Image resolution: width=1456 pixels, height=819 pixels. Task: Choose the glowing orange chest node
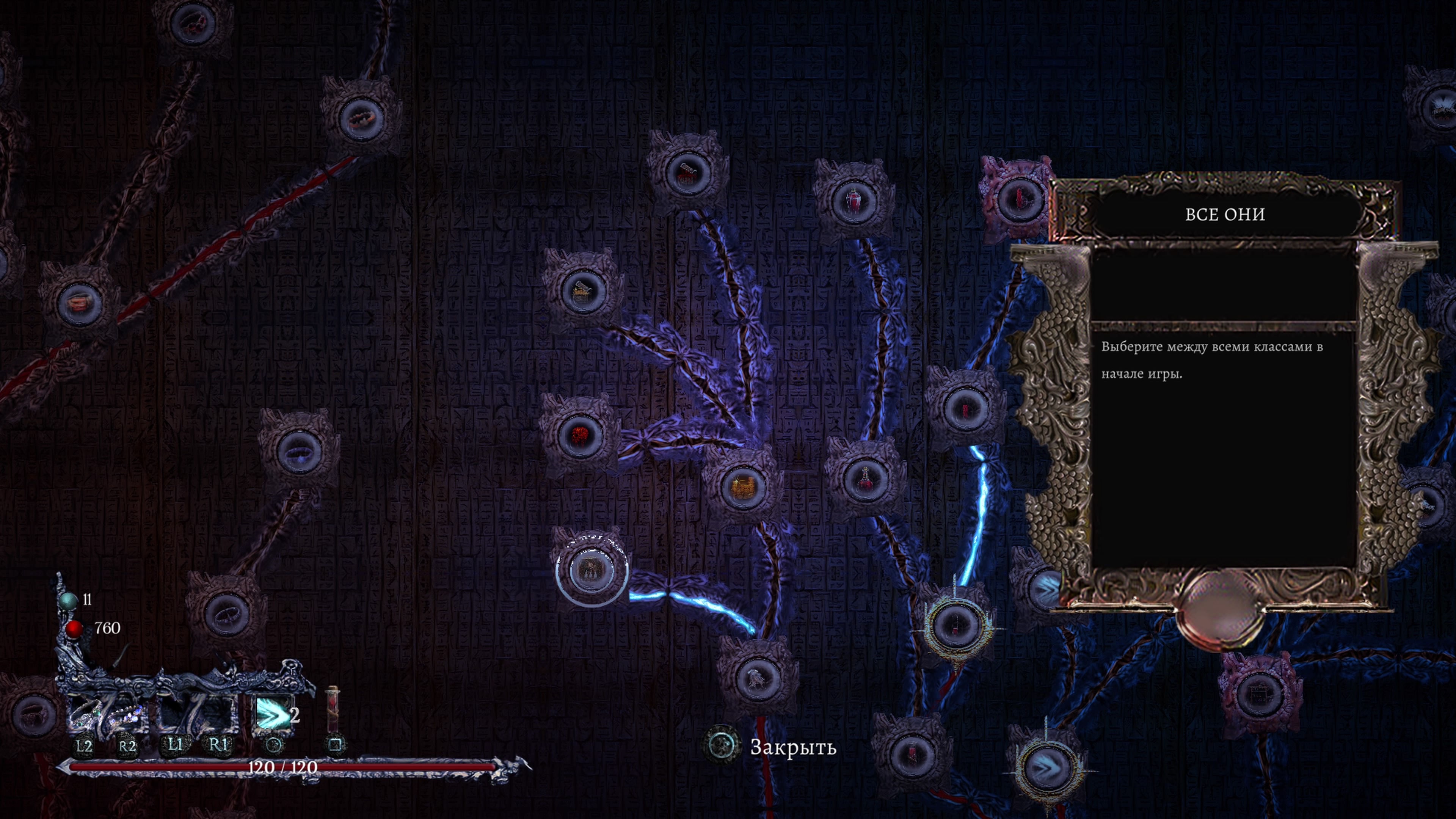743,486
